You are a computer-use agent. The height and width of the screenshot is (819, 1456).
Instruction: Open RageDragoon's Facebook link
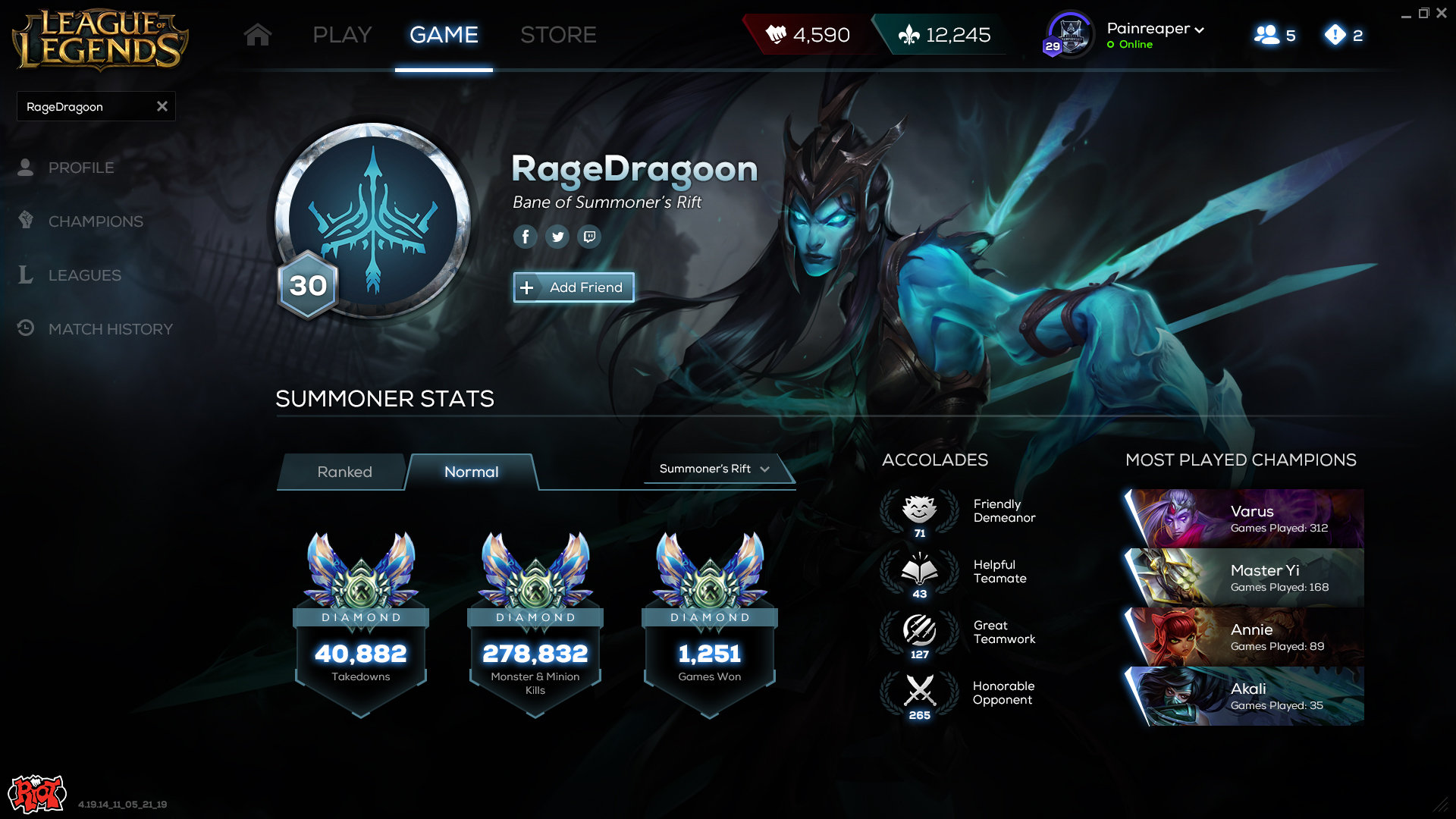(525, 237)
